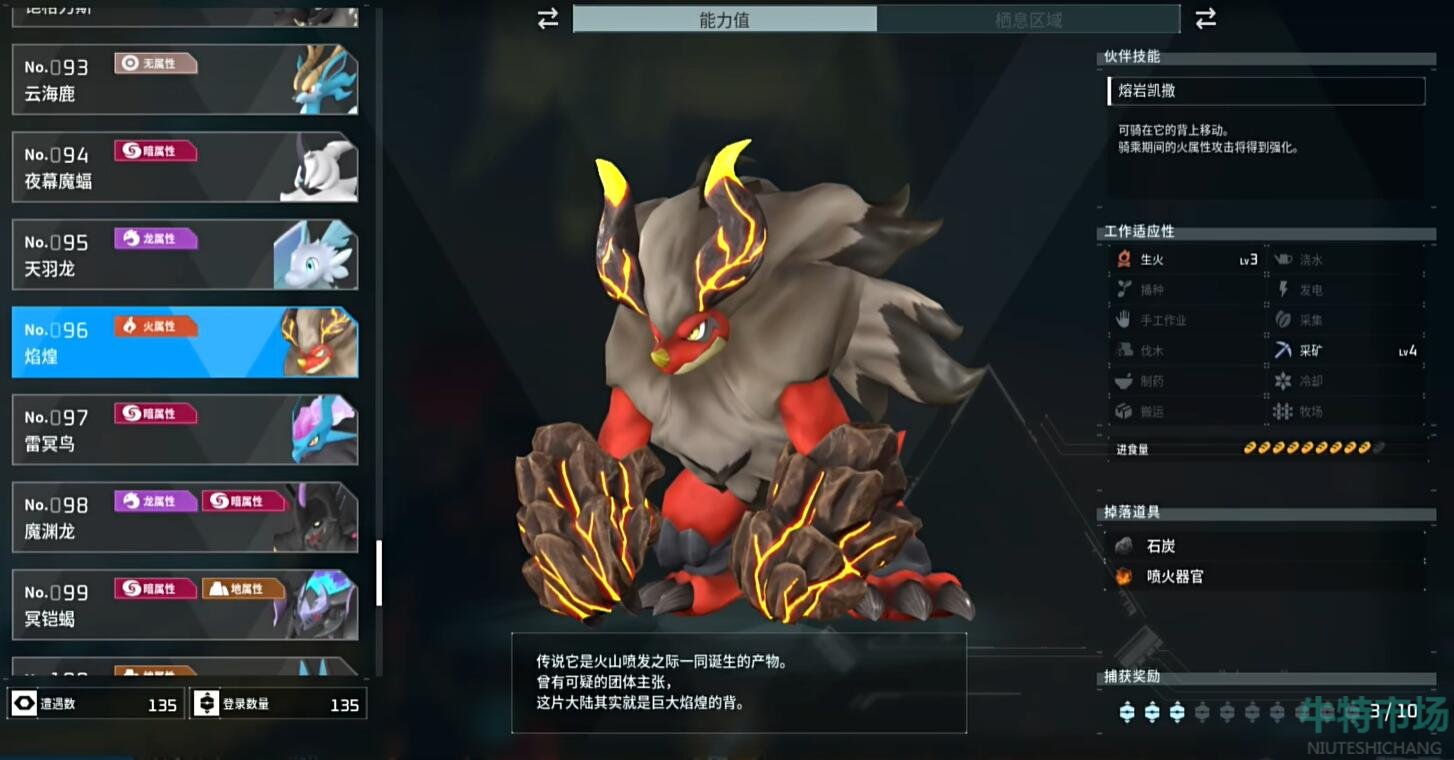This screenshot has width=1454, height=760.
Task: Click the right swap arrows icon
Action: [x=1205, y=19]
